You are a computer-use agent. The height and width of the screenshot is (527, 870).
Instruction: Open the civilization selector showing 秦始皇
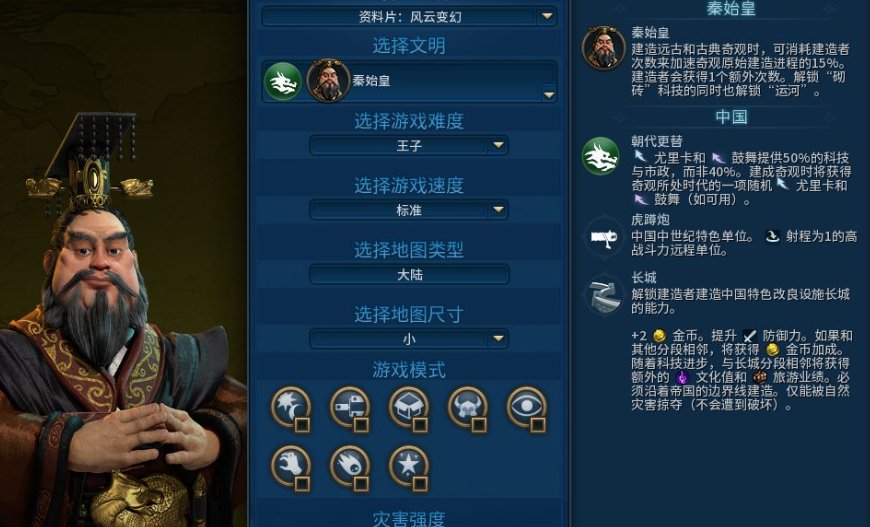[x=409, y=81]
